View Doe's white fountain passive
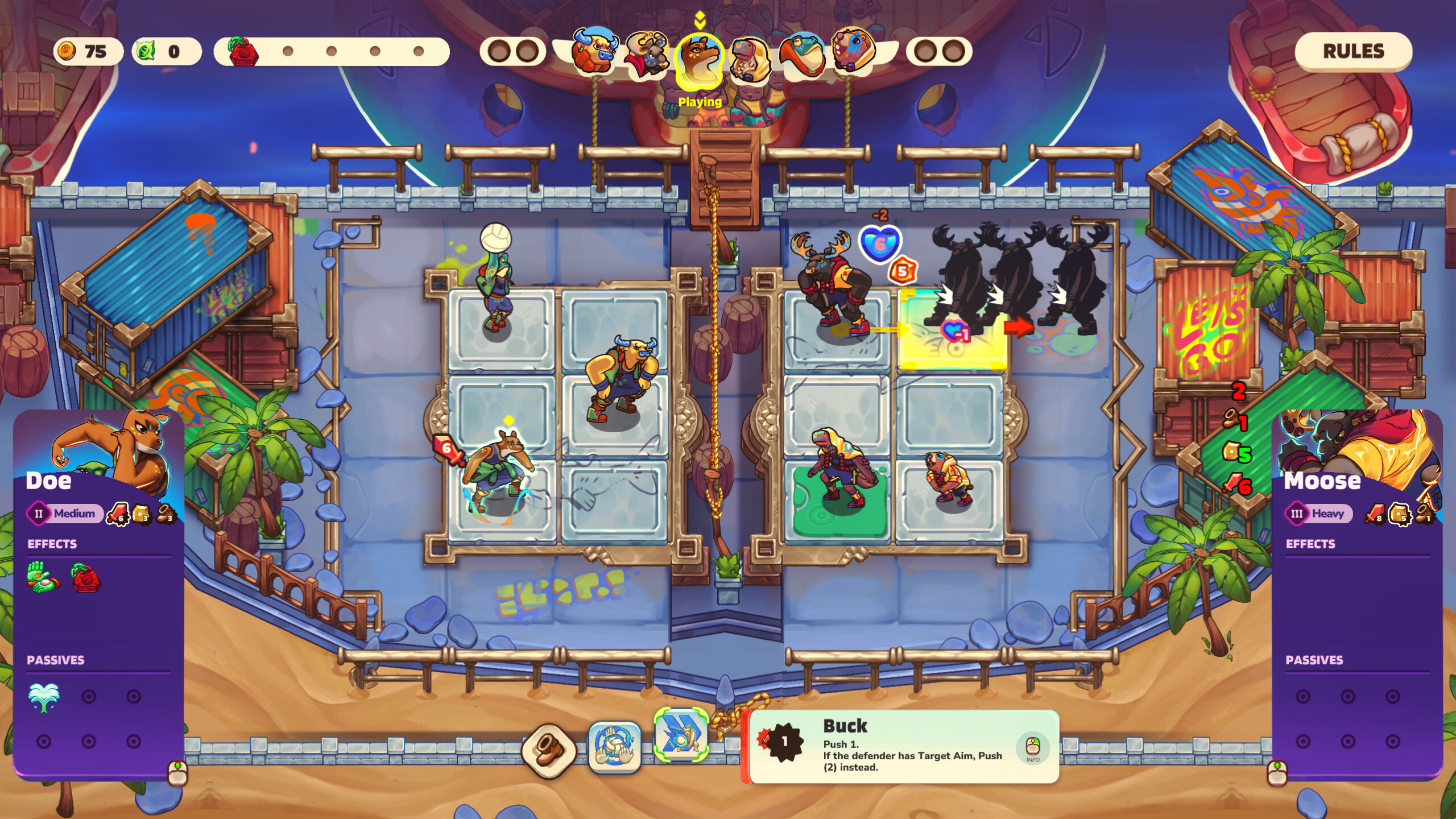The height and width of the screenshot is (819, 1456). tap(43, 697)
